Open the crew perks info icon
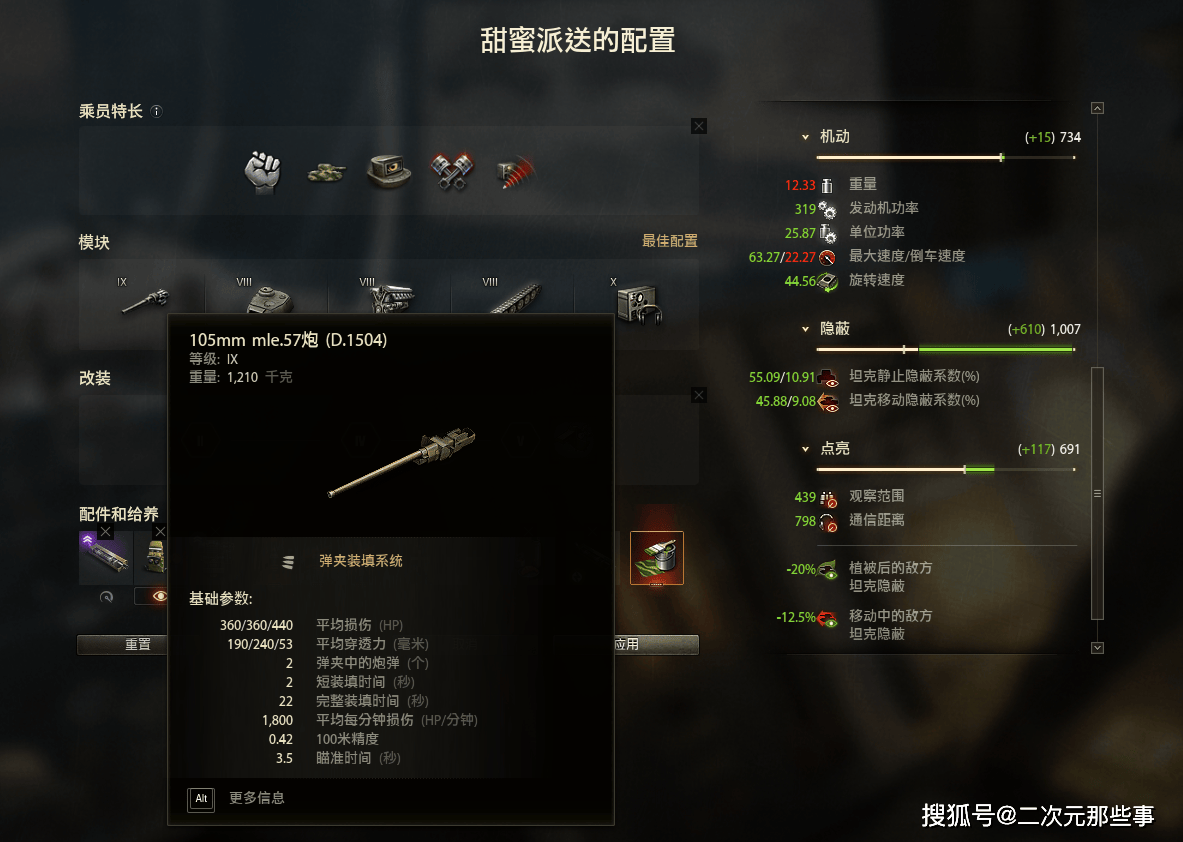The width and height of the screenshot is (1183, 842). [x=156, y=112]
